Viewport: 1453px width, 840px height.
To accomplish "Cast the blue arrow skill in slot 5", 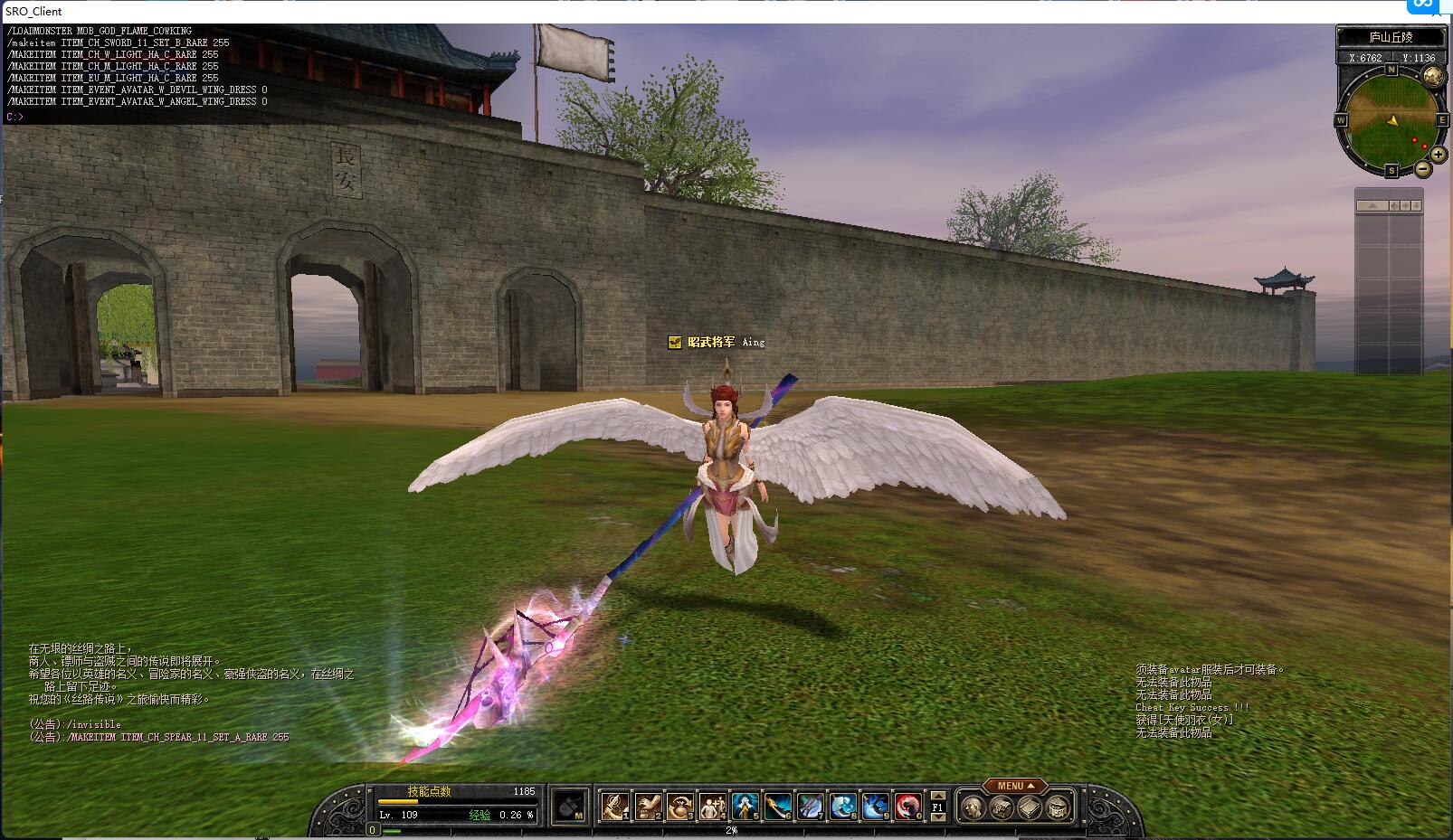I will click(745, 806).
